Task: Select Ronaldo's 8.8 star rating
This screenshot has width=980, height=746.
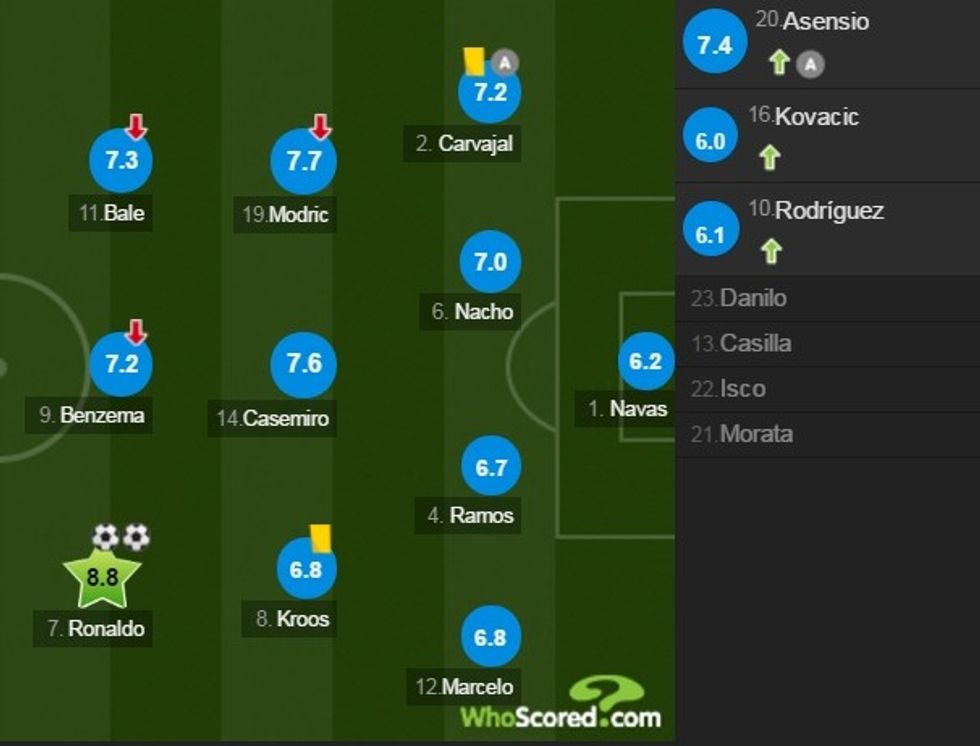Action: point(102,577)
